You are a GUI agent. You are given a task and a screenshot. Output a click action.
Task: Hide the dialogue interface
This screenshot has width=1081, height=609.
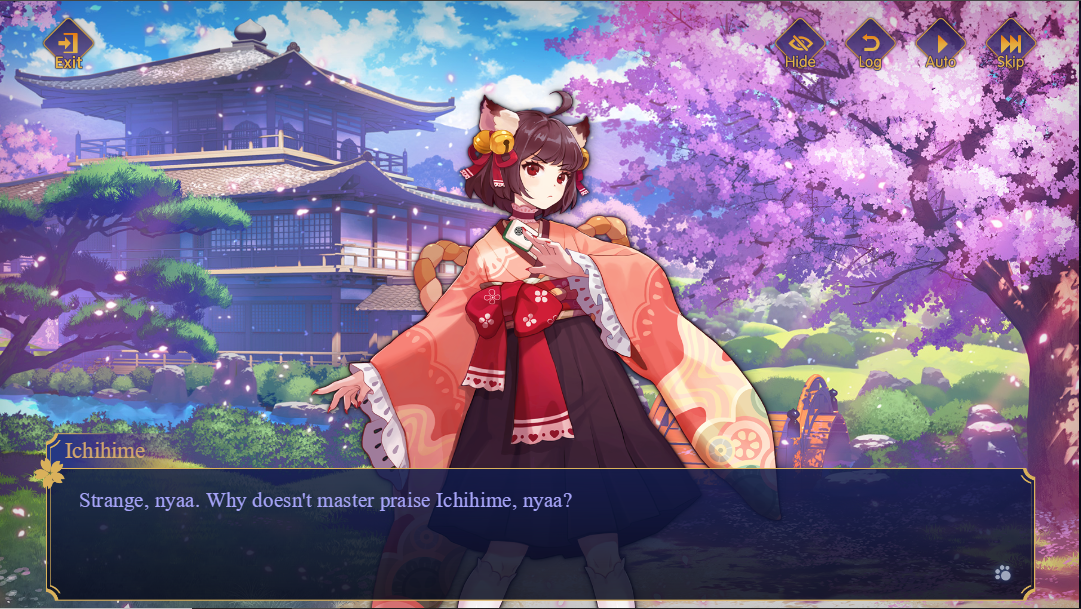799,45
